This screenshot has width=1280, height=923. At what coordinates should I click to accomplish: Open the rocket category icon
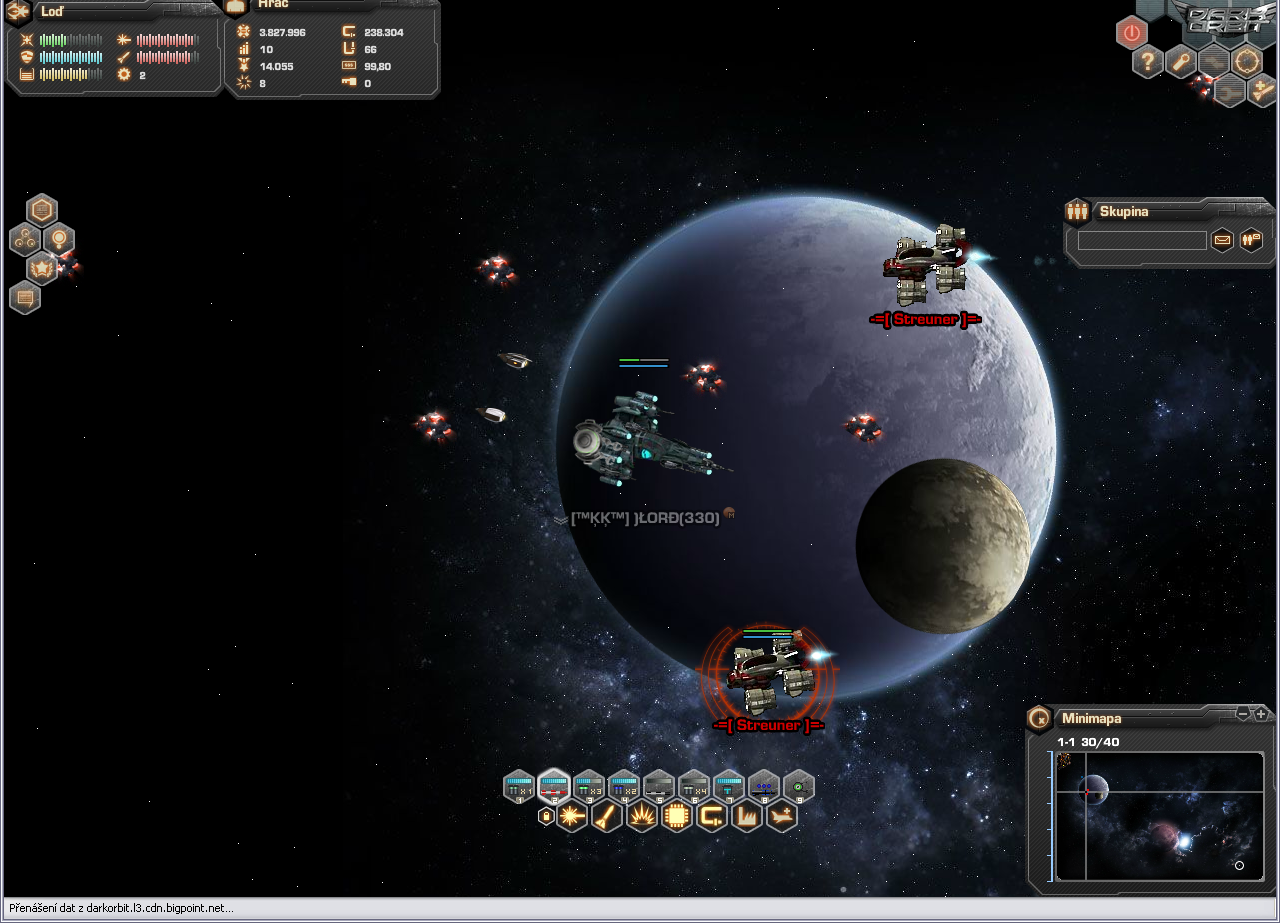pyautogui.click(x=607, y=816)
